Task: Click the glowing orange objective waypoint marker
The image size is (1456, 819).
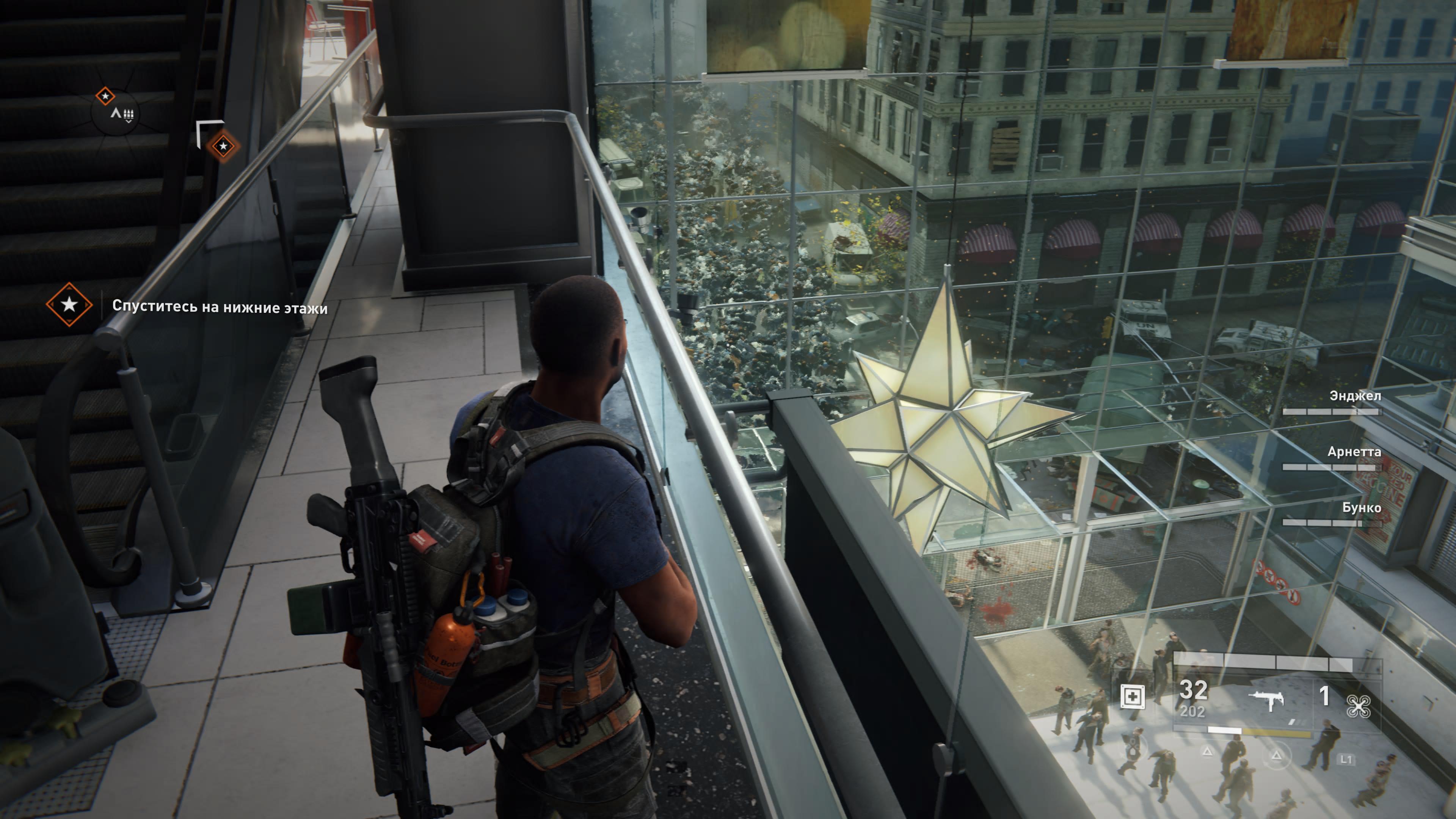Action: [223, 146]
